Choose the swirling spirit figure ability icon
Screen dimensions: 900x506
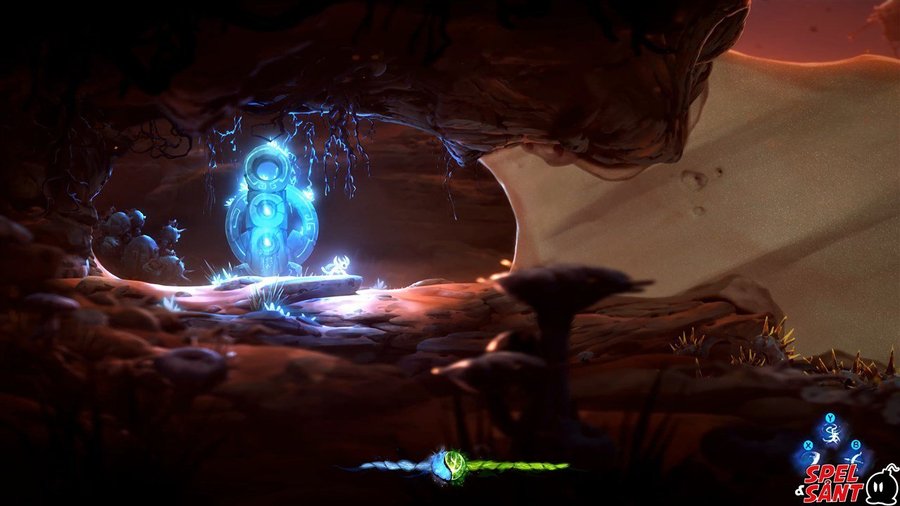point(831,434)
